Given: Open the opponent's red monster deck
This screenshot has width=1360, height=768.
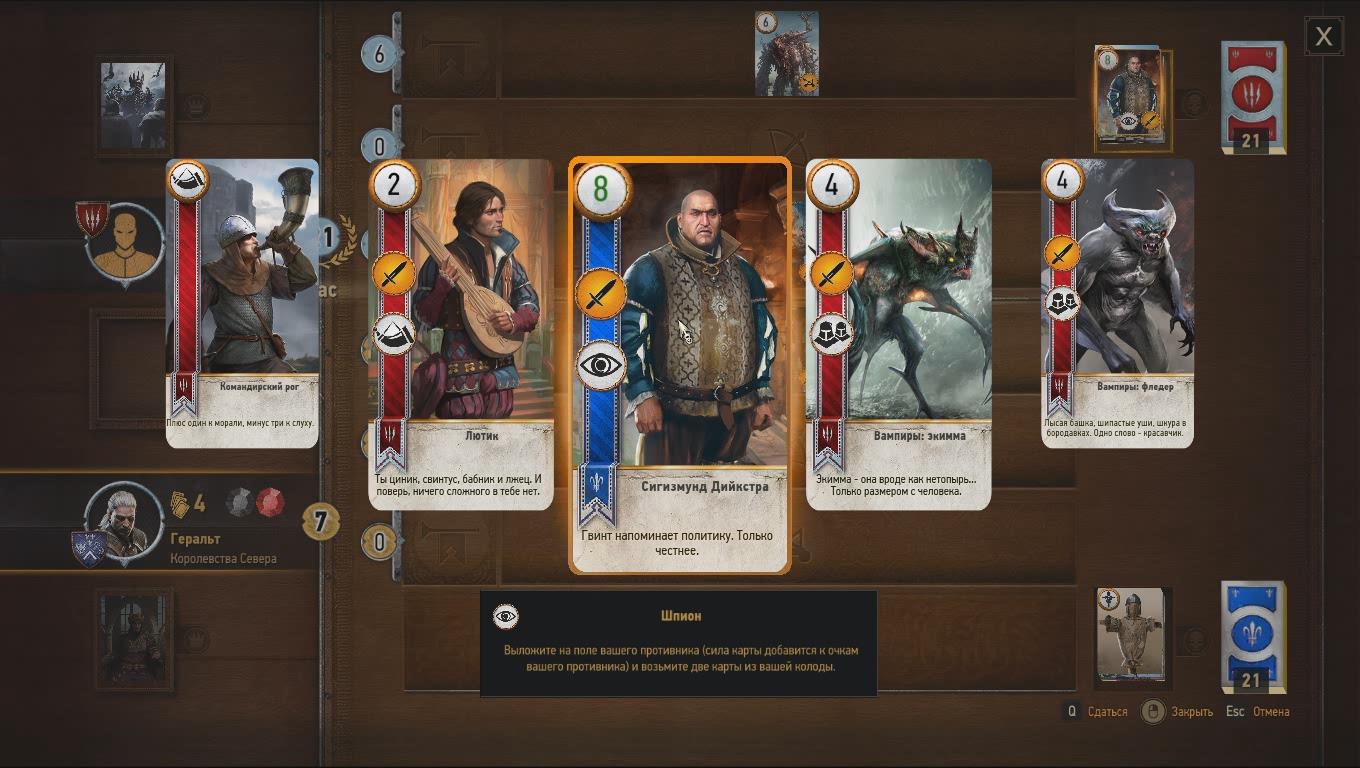Looking at the screenshot, I should click(x=1252, y=97).
